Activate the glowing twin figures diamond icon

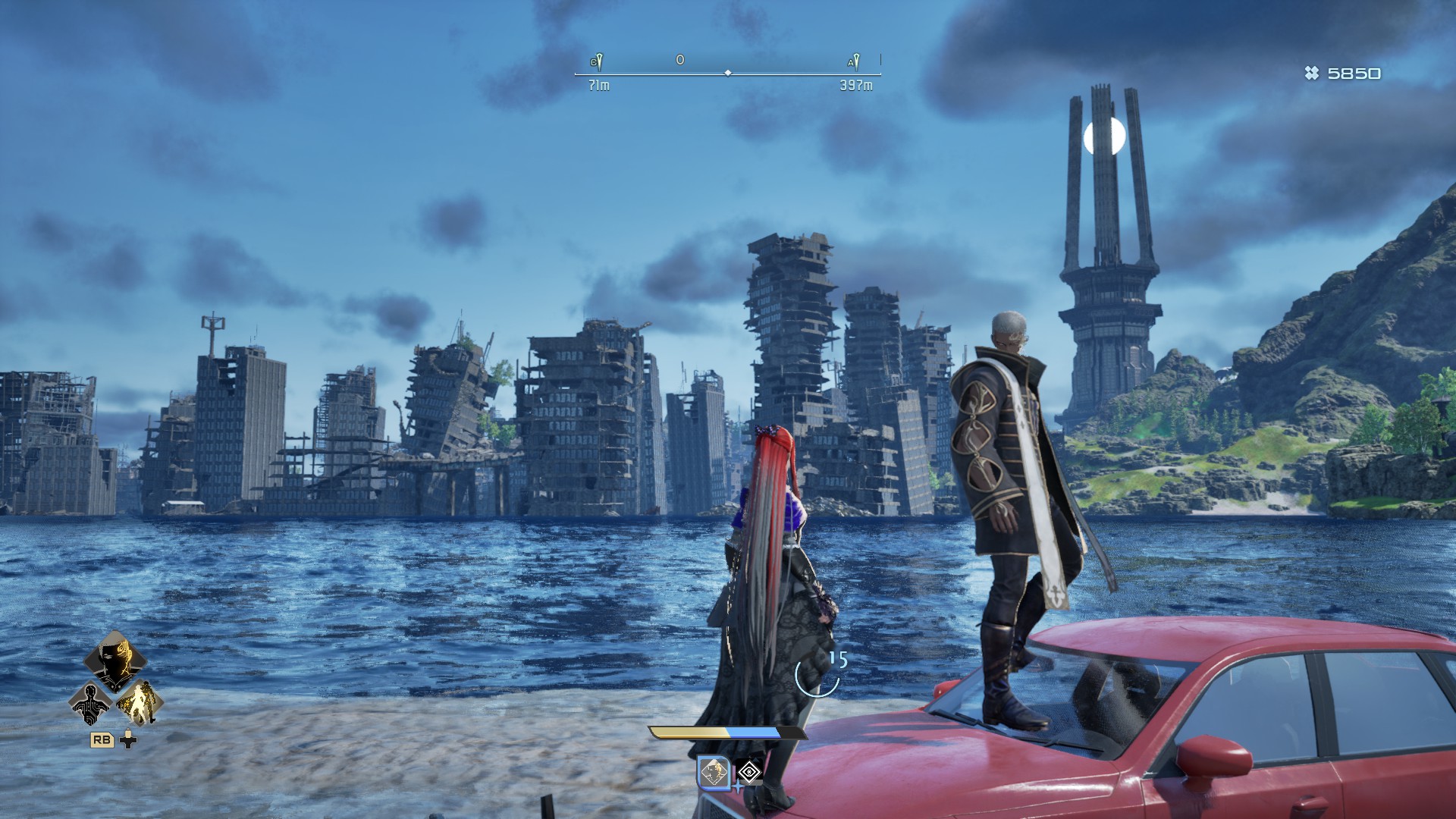point(140,702)
